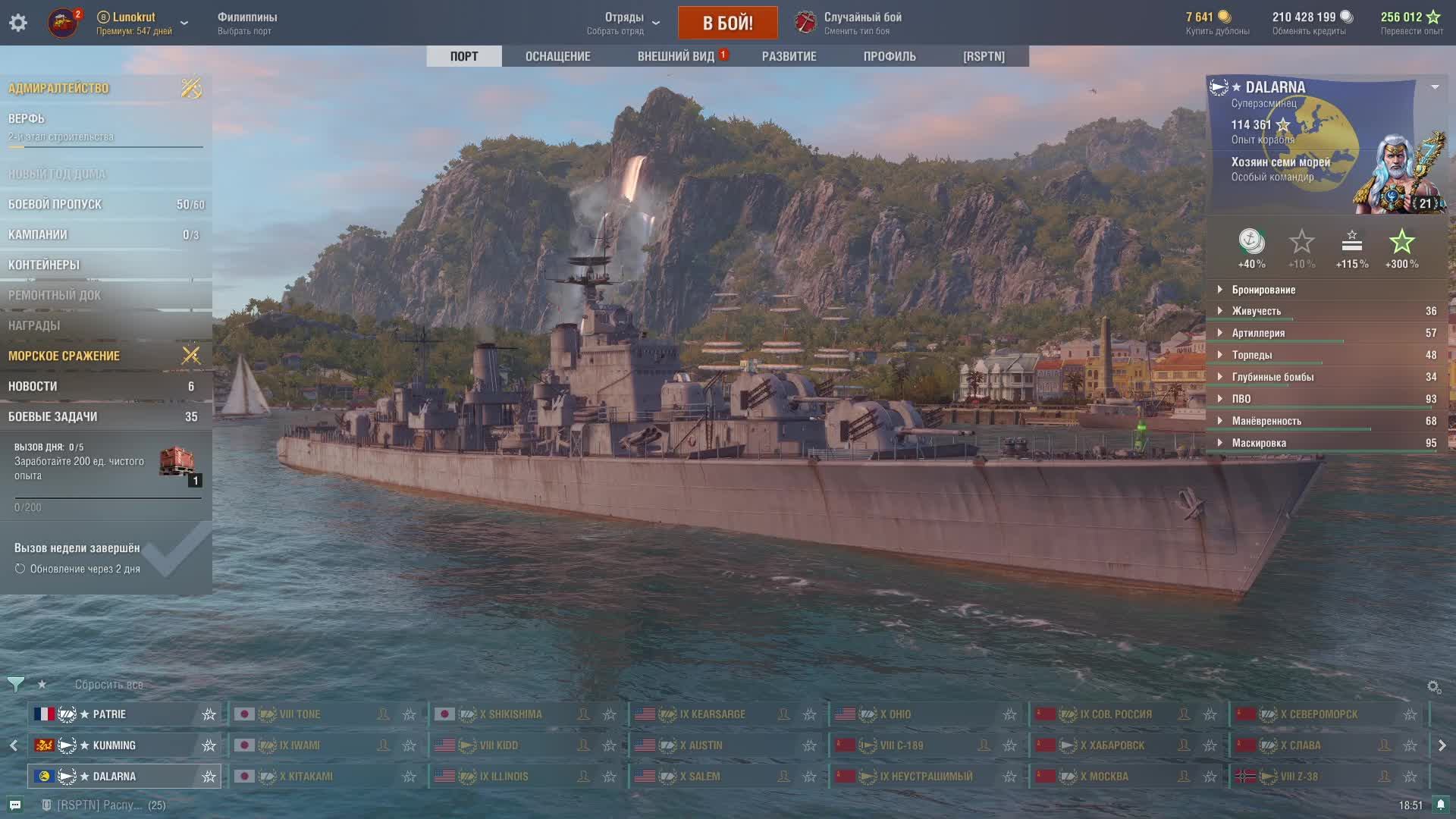Open the settings gear icon
The image size is (1456, 819).
18,23
